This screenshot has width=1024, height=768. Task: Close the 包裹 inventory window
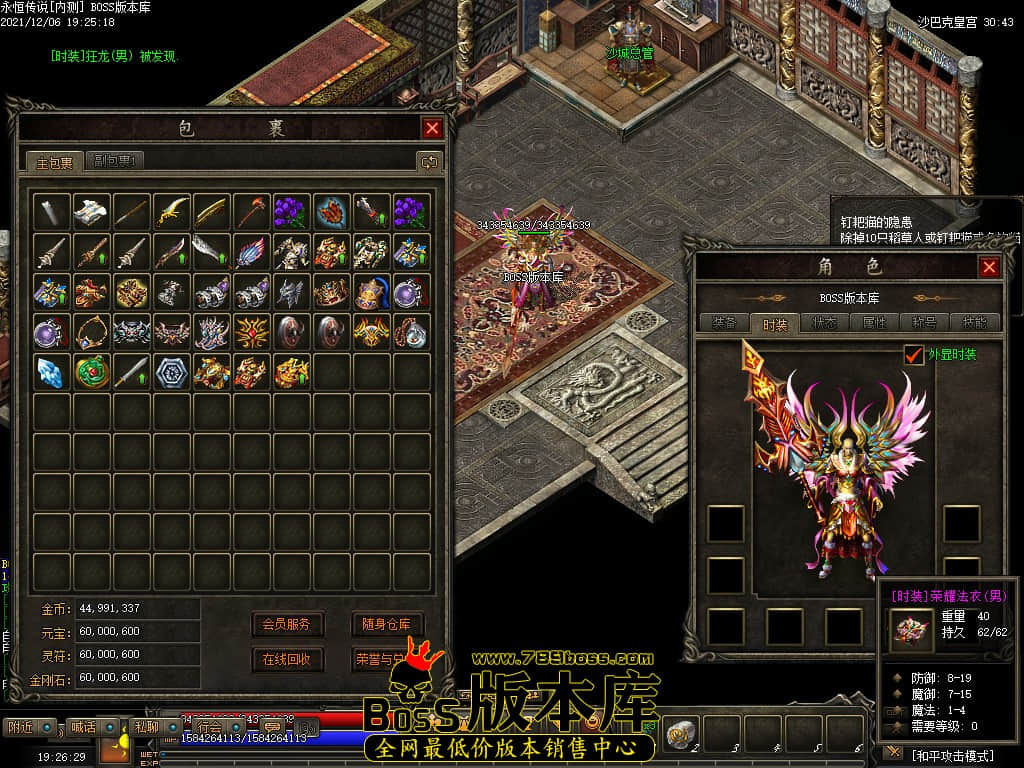point(432,128)
